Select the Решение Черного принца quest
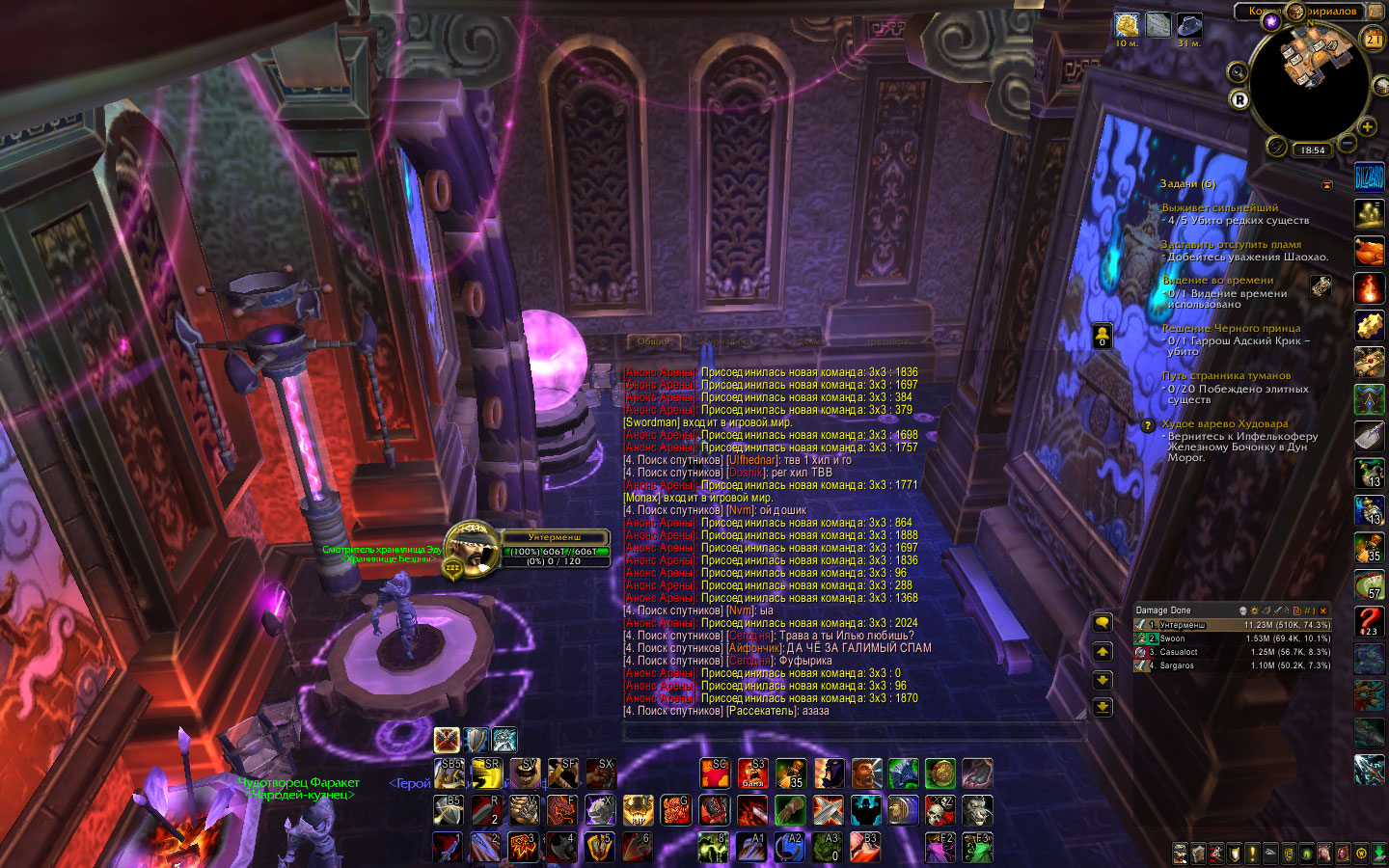Viewport: 1389px width, 868px height. [x=1231, y=328]
